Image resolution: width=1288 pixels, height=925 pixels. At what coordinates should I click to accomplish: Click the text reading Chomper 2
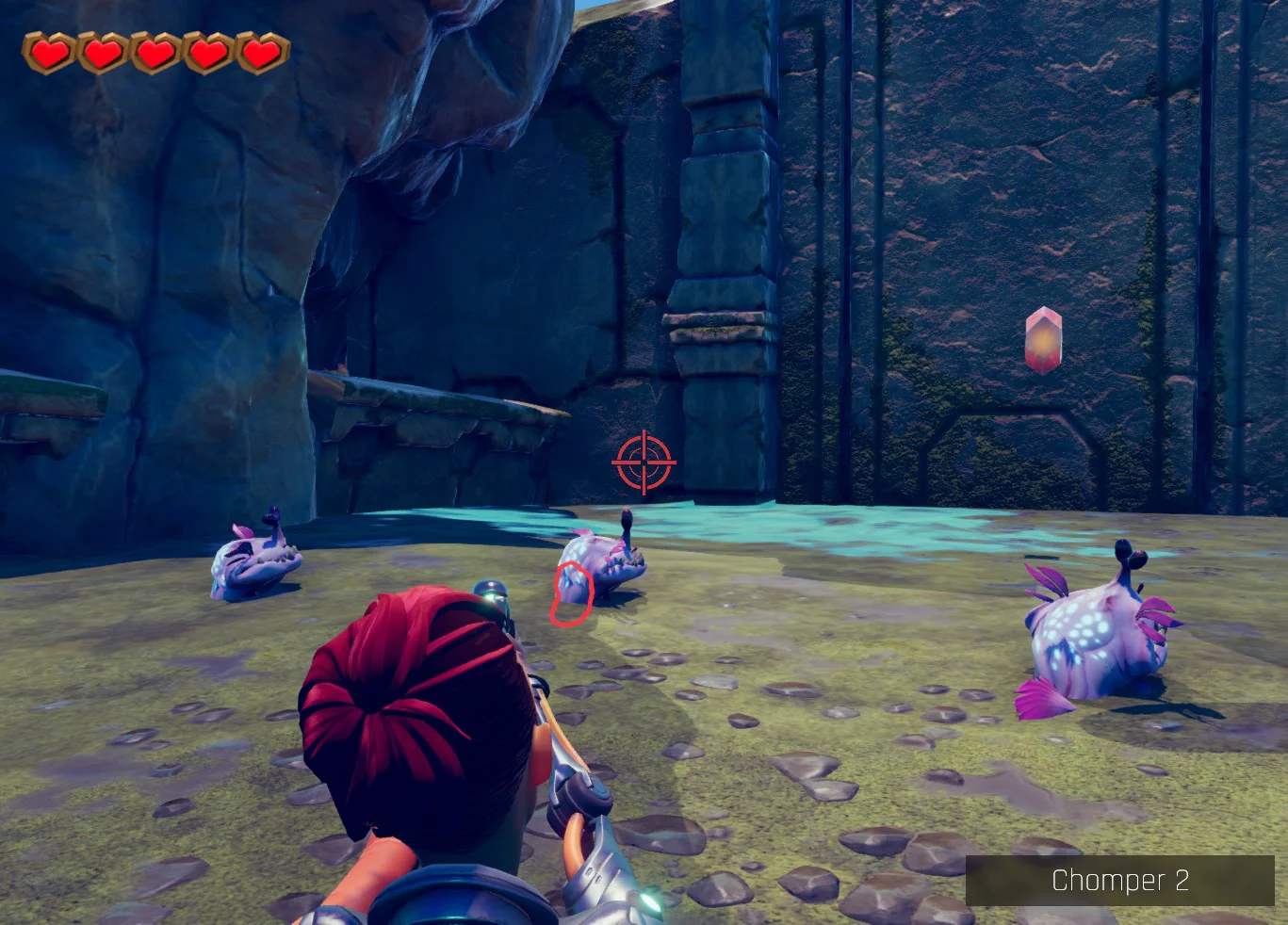1121,882
